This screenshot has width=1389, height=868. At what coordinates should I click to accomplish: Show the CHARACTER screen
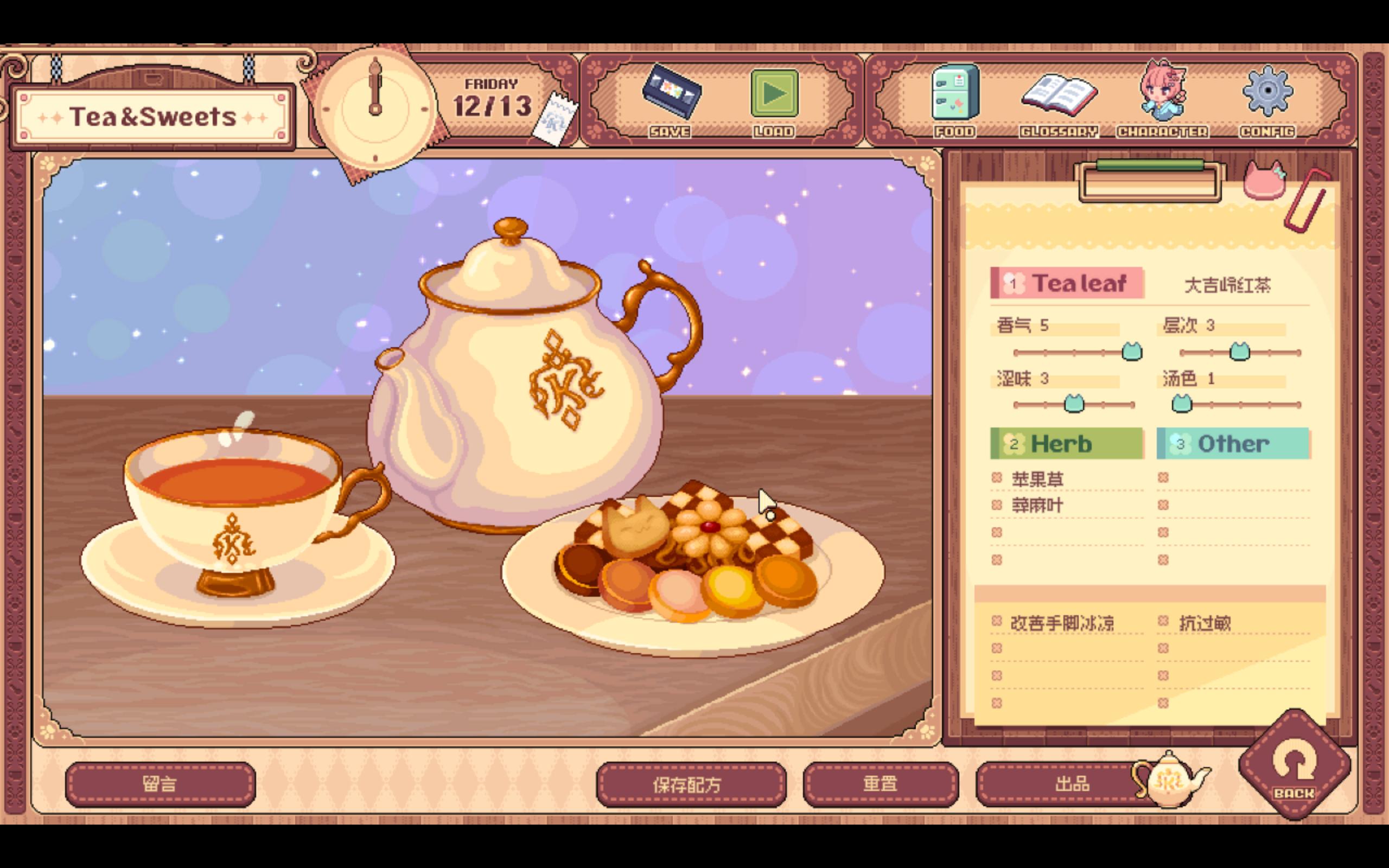tap(1162, 94)
